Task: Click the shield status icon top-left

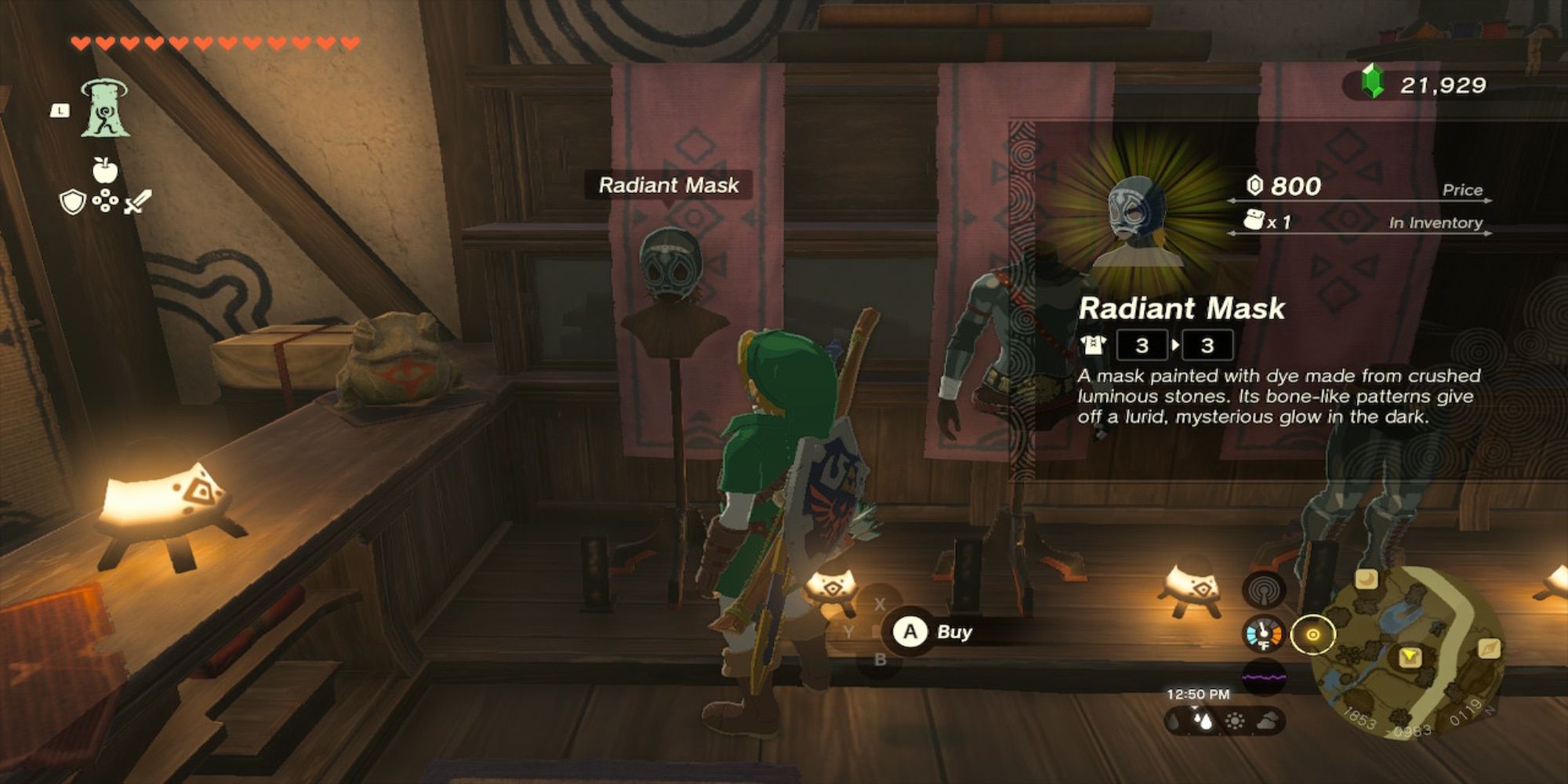Action: click(x=71, y=202)
